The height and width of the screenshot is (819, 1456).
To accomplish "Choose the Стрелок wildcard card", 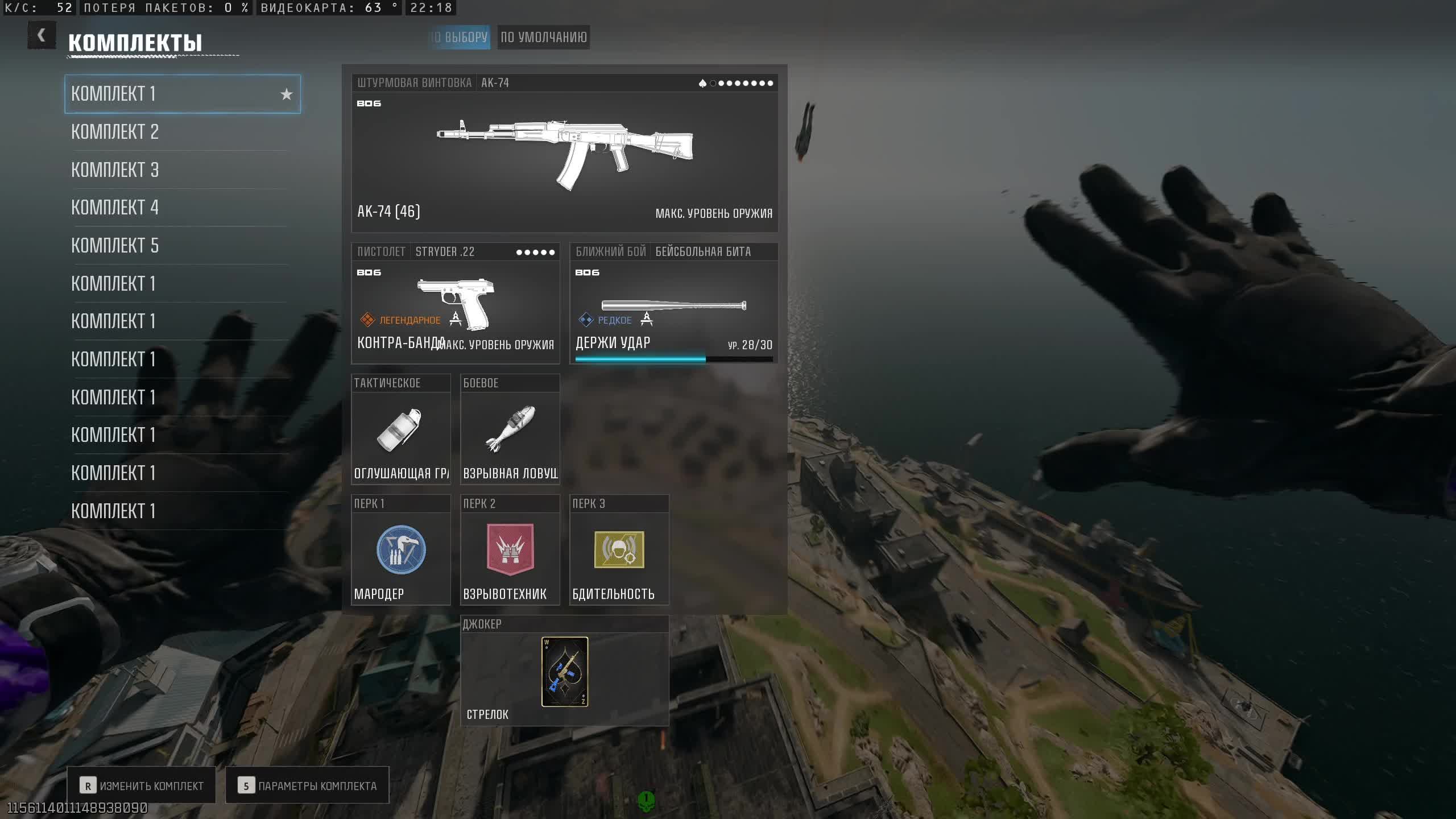I will (x=564, y=672).
